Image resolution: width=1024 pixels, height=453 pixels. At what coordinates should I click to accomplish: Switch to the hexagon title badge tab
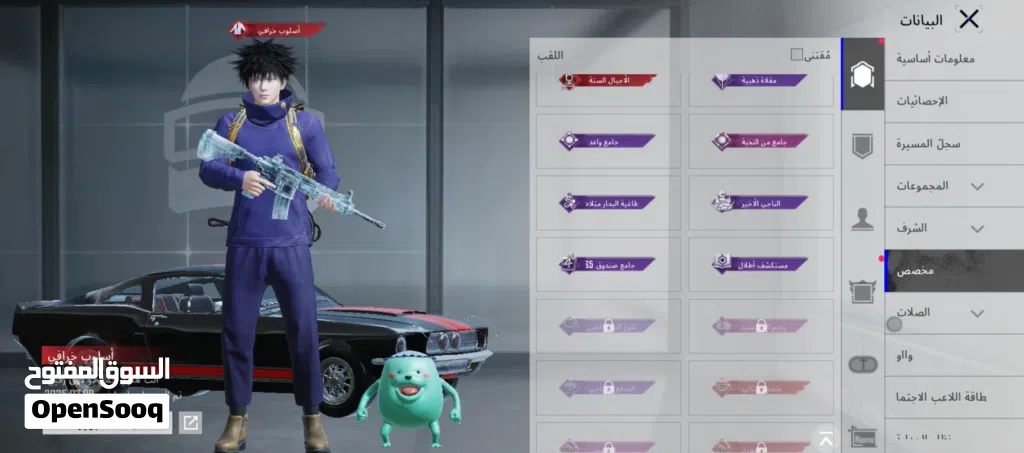(862, 74)
